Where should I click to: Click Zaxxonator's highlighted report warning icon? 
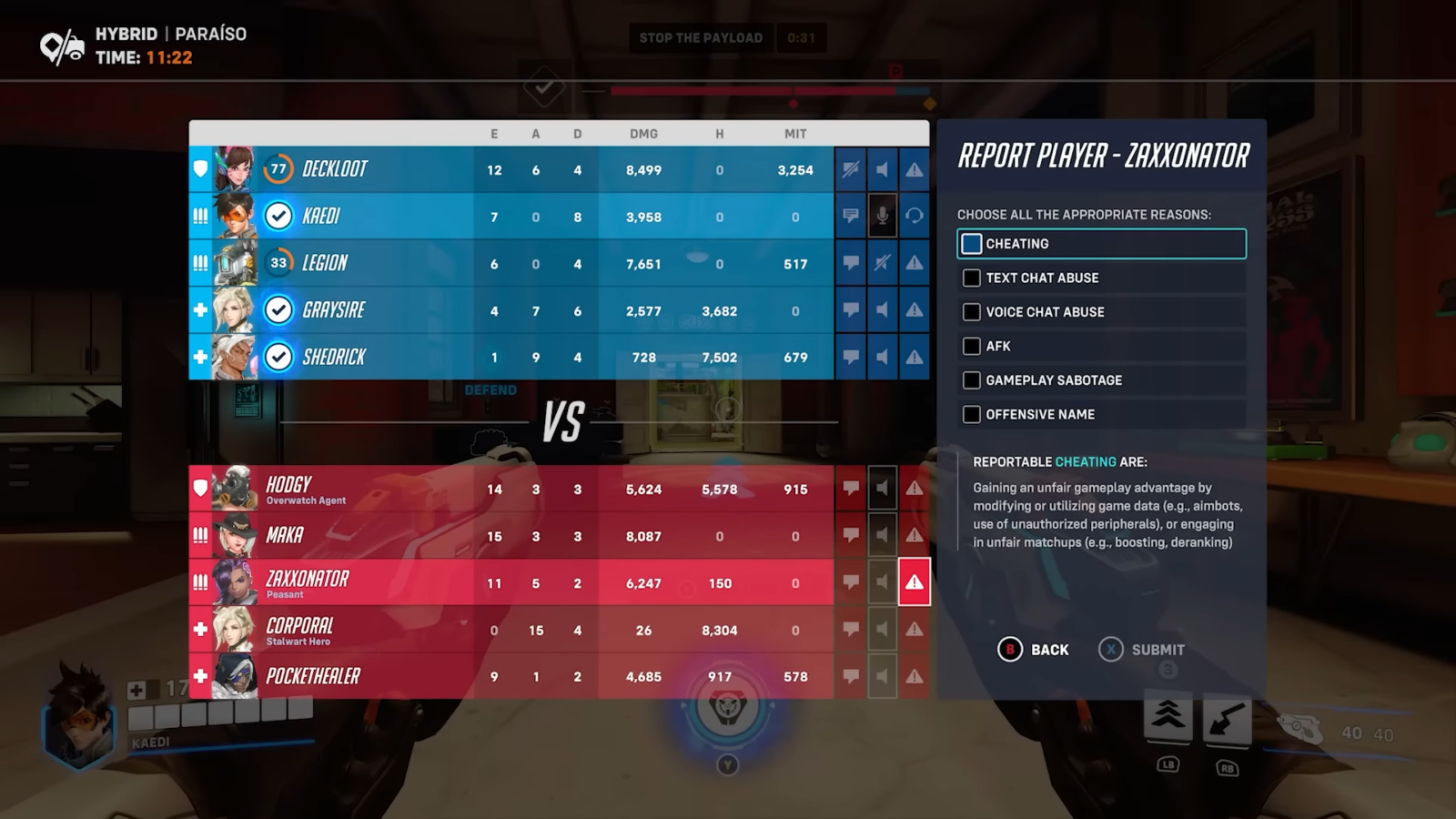tap(914, 582)
